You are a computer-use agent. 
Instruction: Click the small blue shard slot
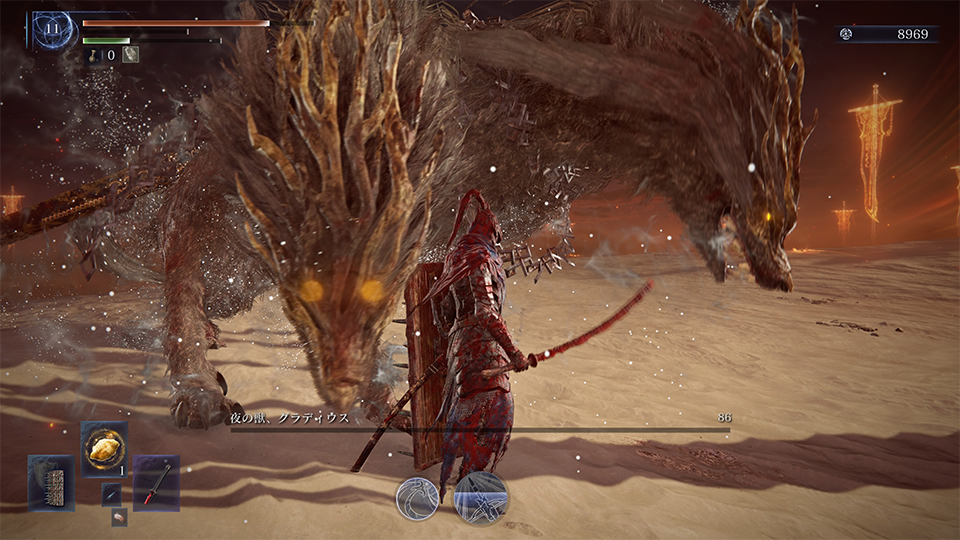[x=111, y=494]
